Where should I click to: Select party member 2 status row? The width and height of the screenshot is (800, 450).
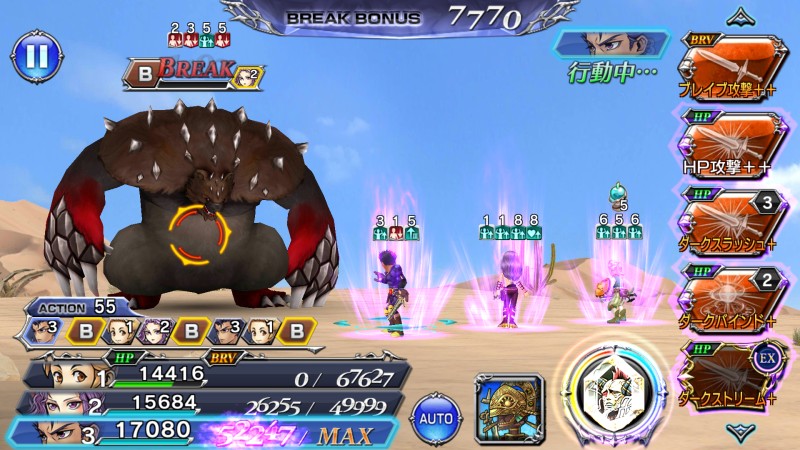tap(215, 405)
